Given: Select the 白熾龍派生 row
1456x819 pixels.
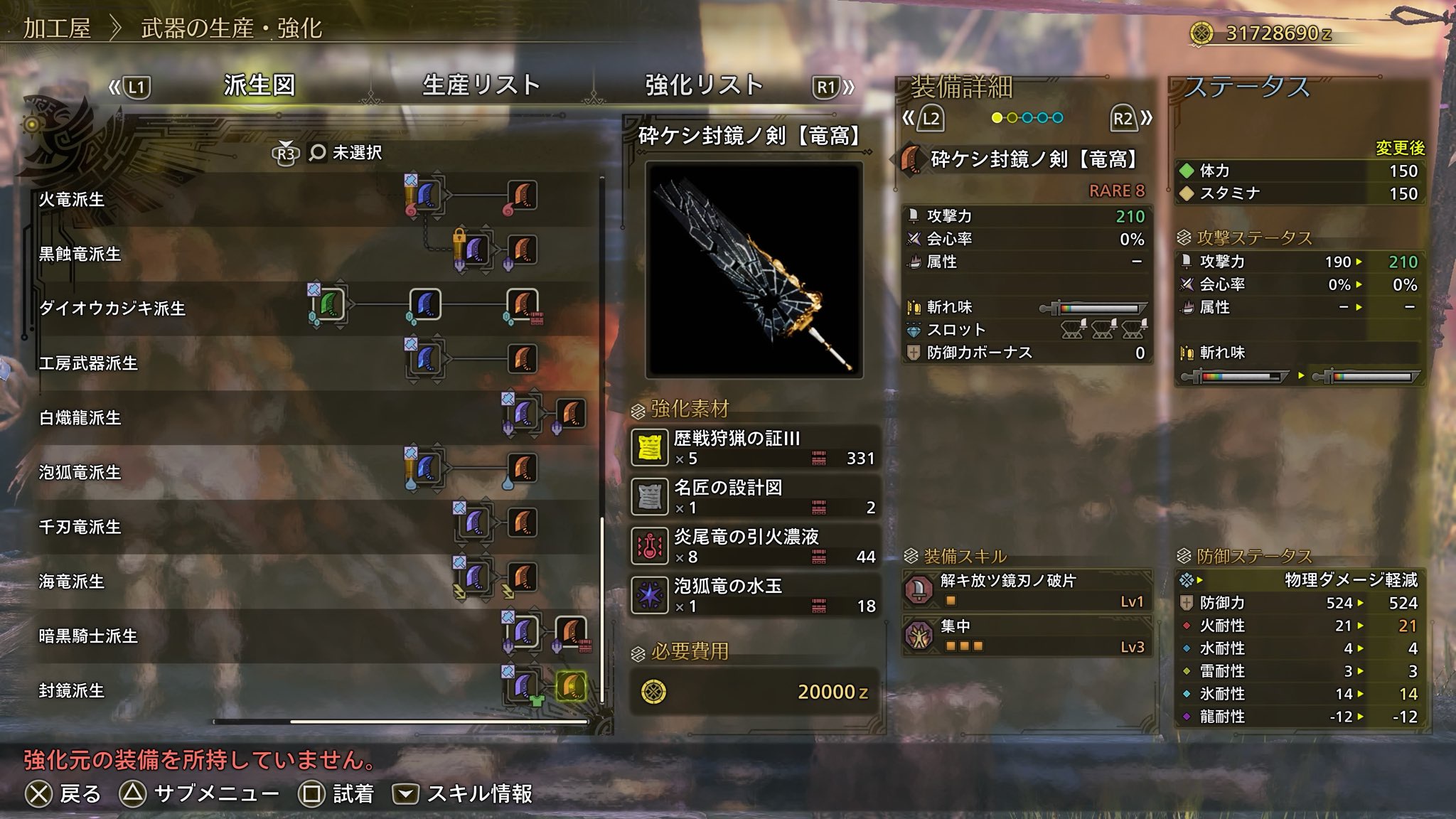Looking at the screenshot, I should point(80,418).
